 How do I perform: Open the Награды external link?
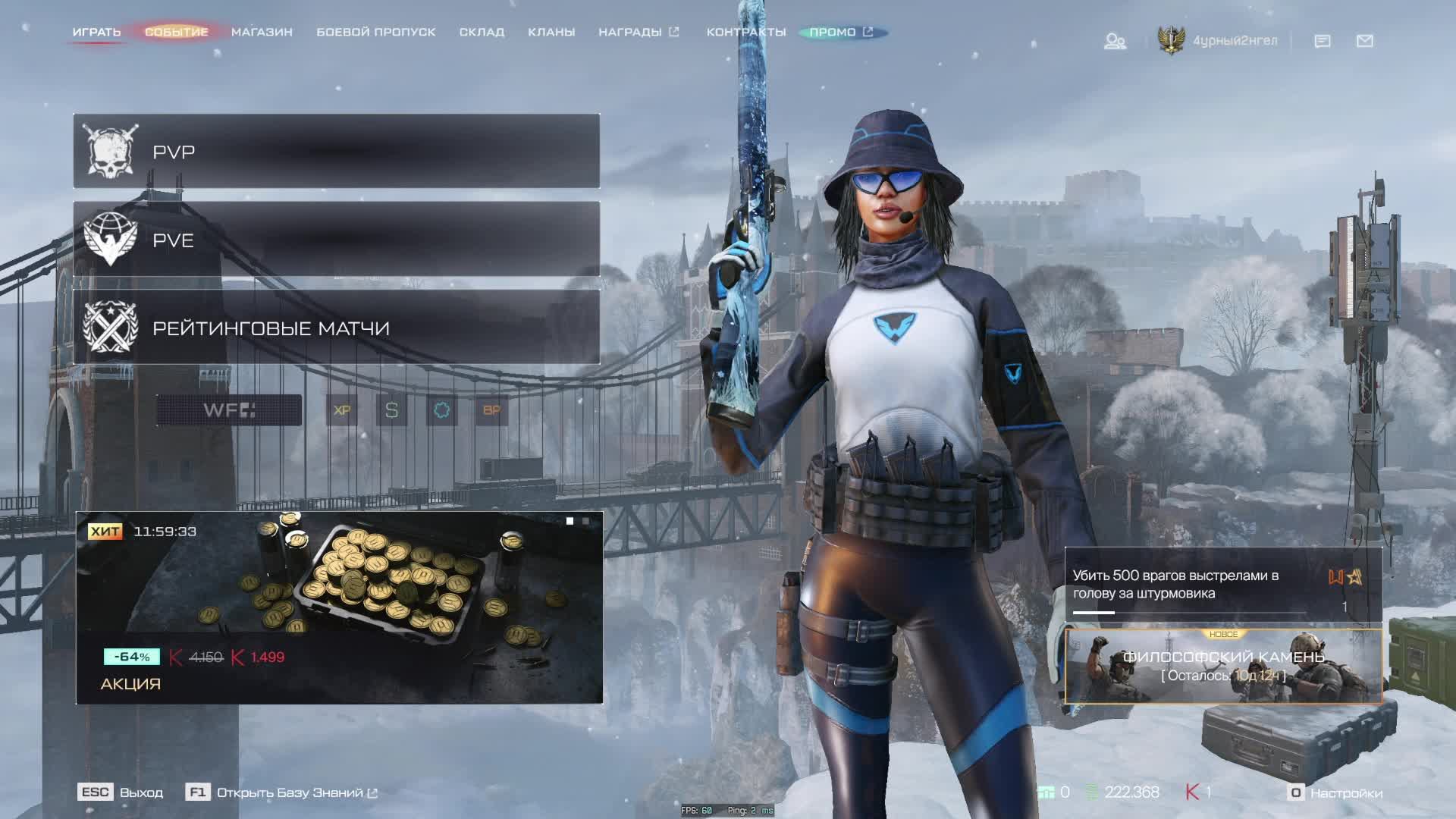[x=638, y=32]
